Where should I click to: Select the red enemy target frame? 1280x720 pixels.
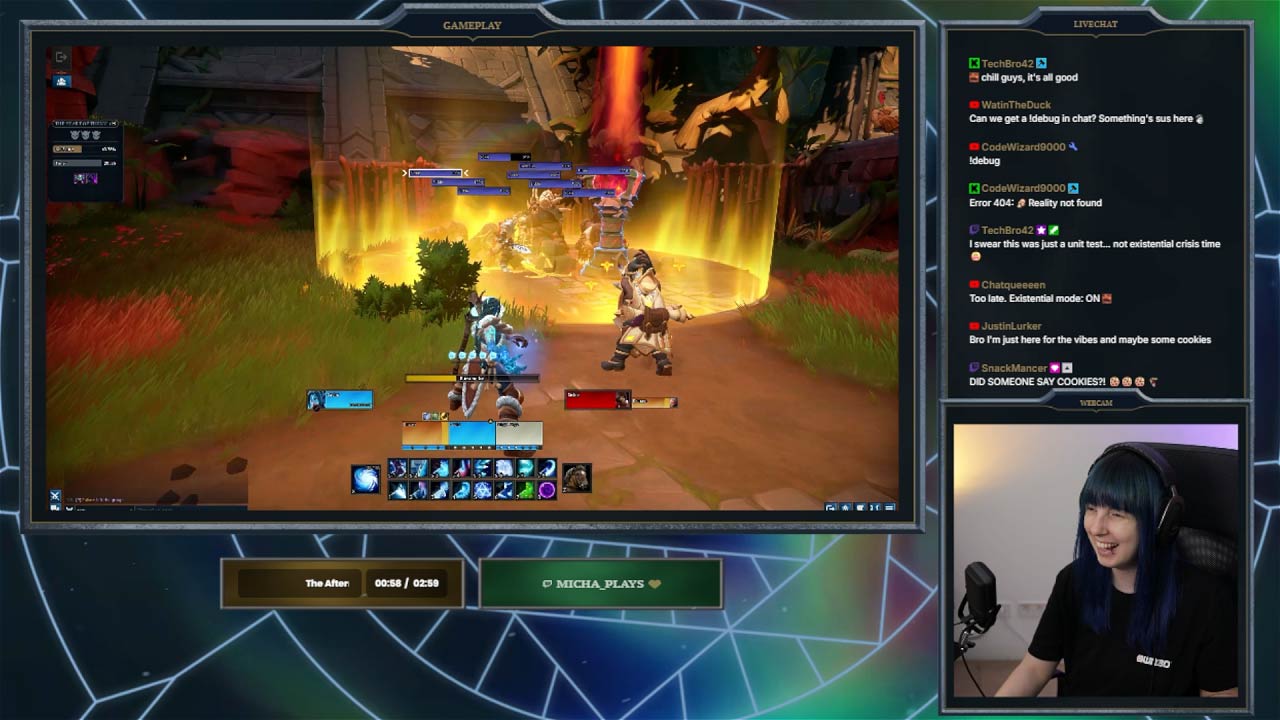tap(598, 400)
